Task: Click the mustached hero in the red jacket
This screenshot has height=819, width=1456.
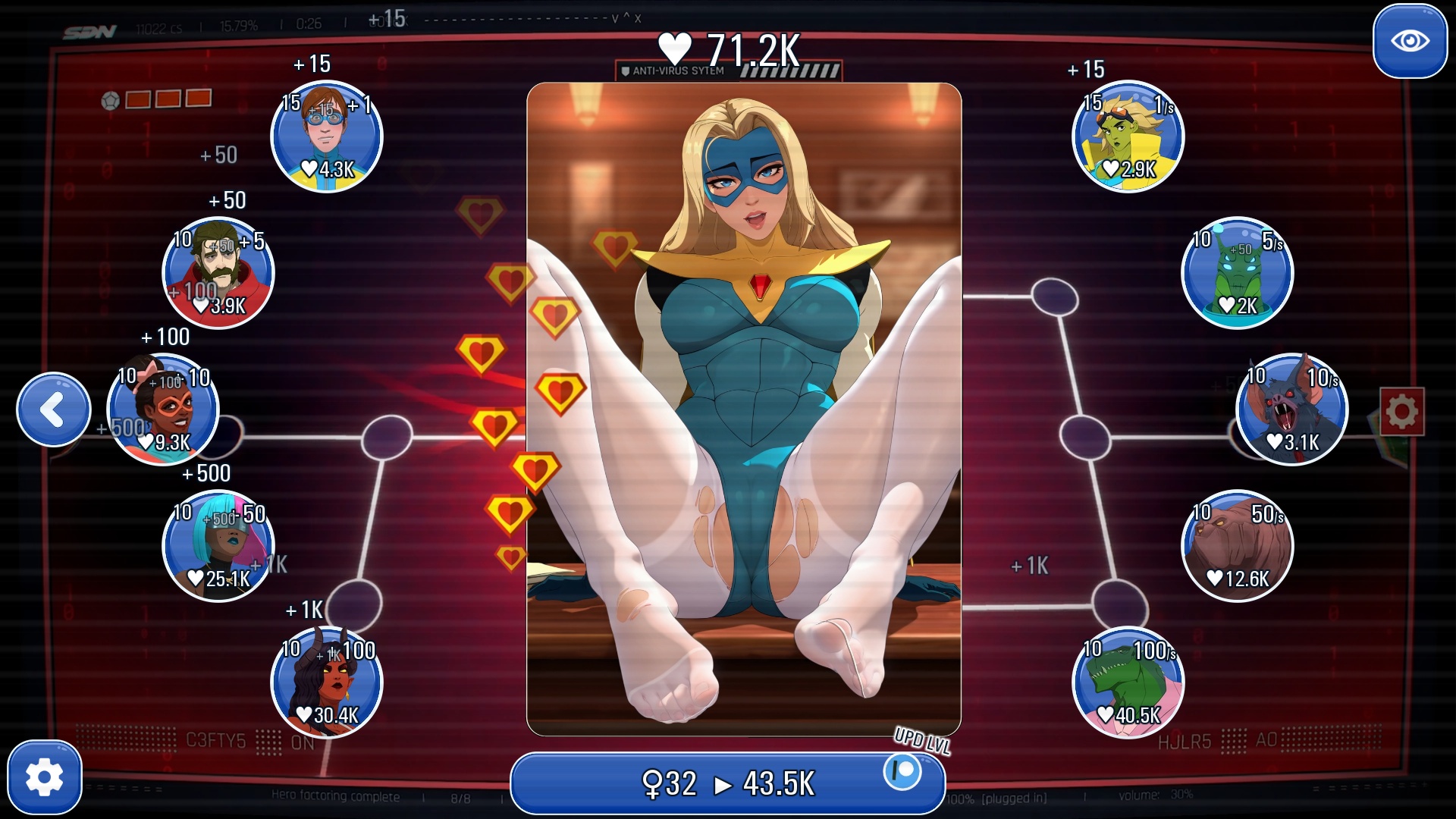Action: [x=218, y=273]
